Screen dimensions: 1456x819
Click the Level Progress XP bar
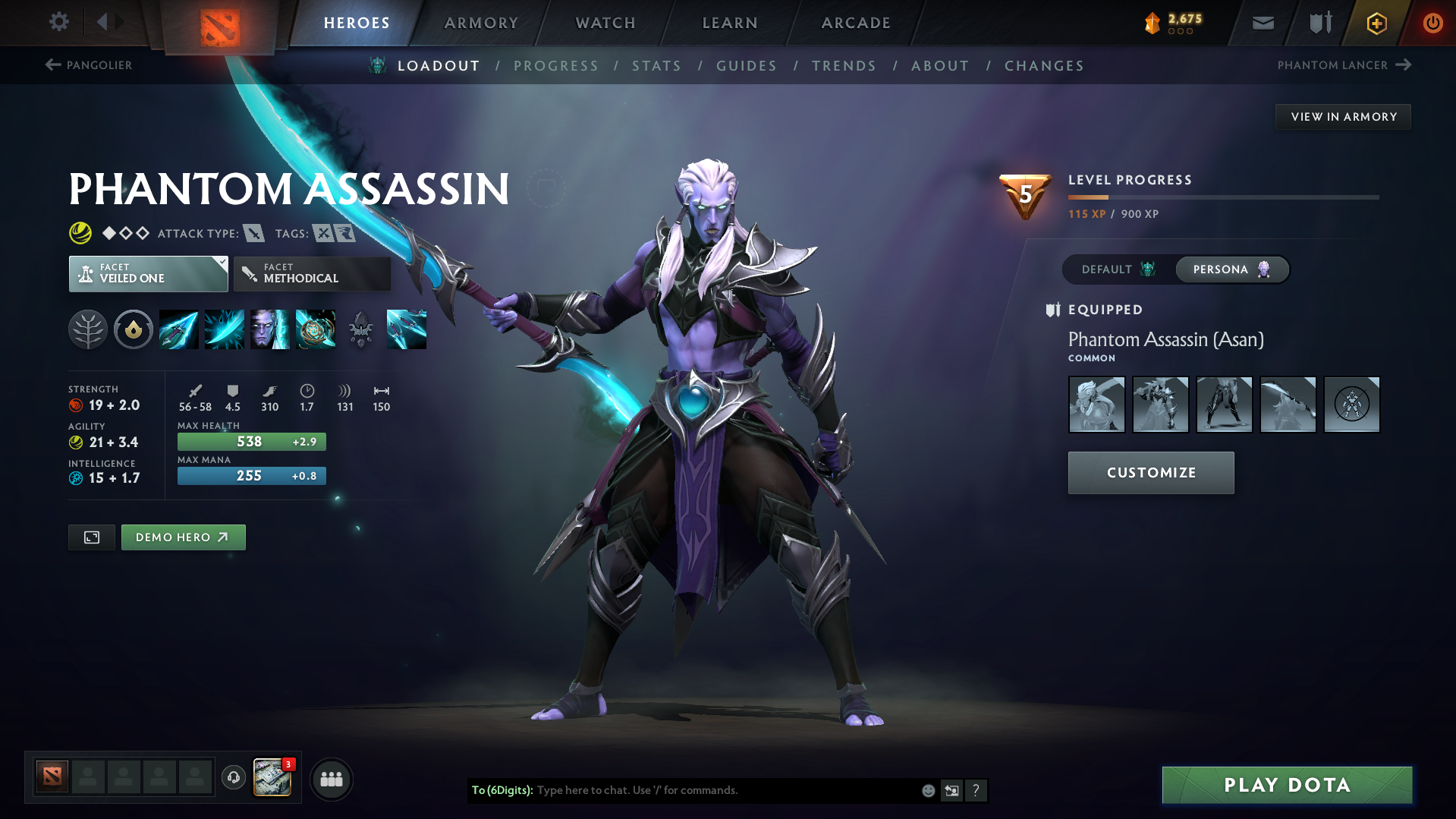pyautogui.click(x=1222, y=197)
